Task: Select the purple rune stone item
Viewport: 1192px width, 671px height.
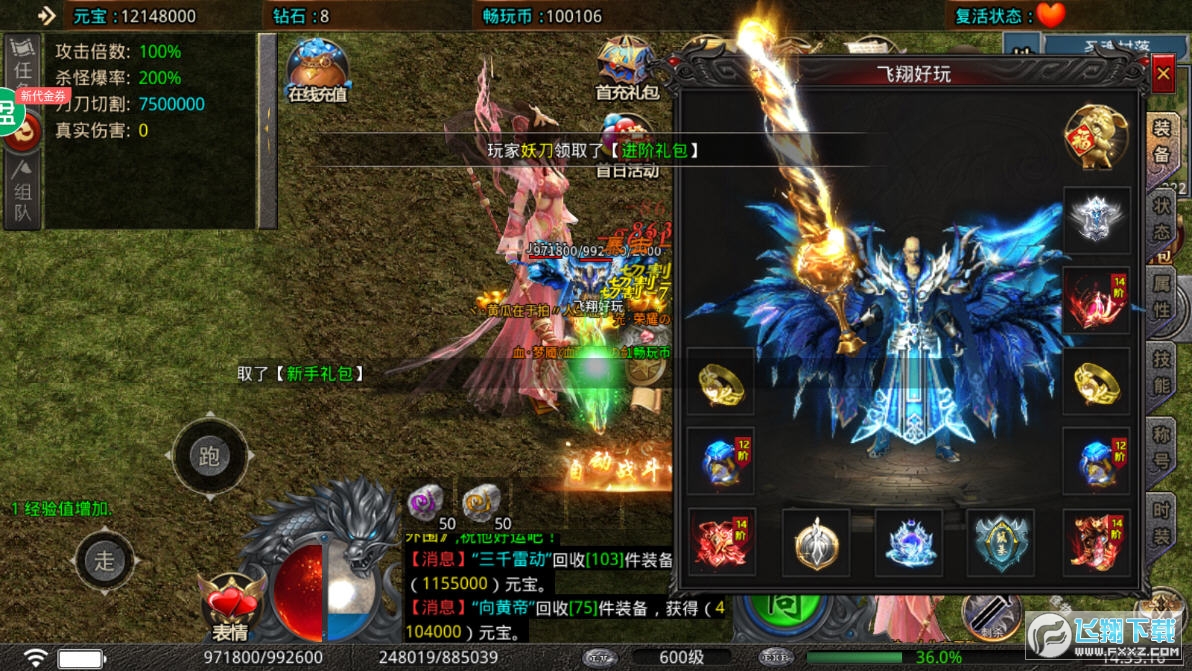Action: 427,501
